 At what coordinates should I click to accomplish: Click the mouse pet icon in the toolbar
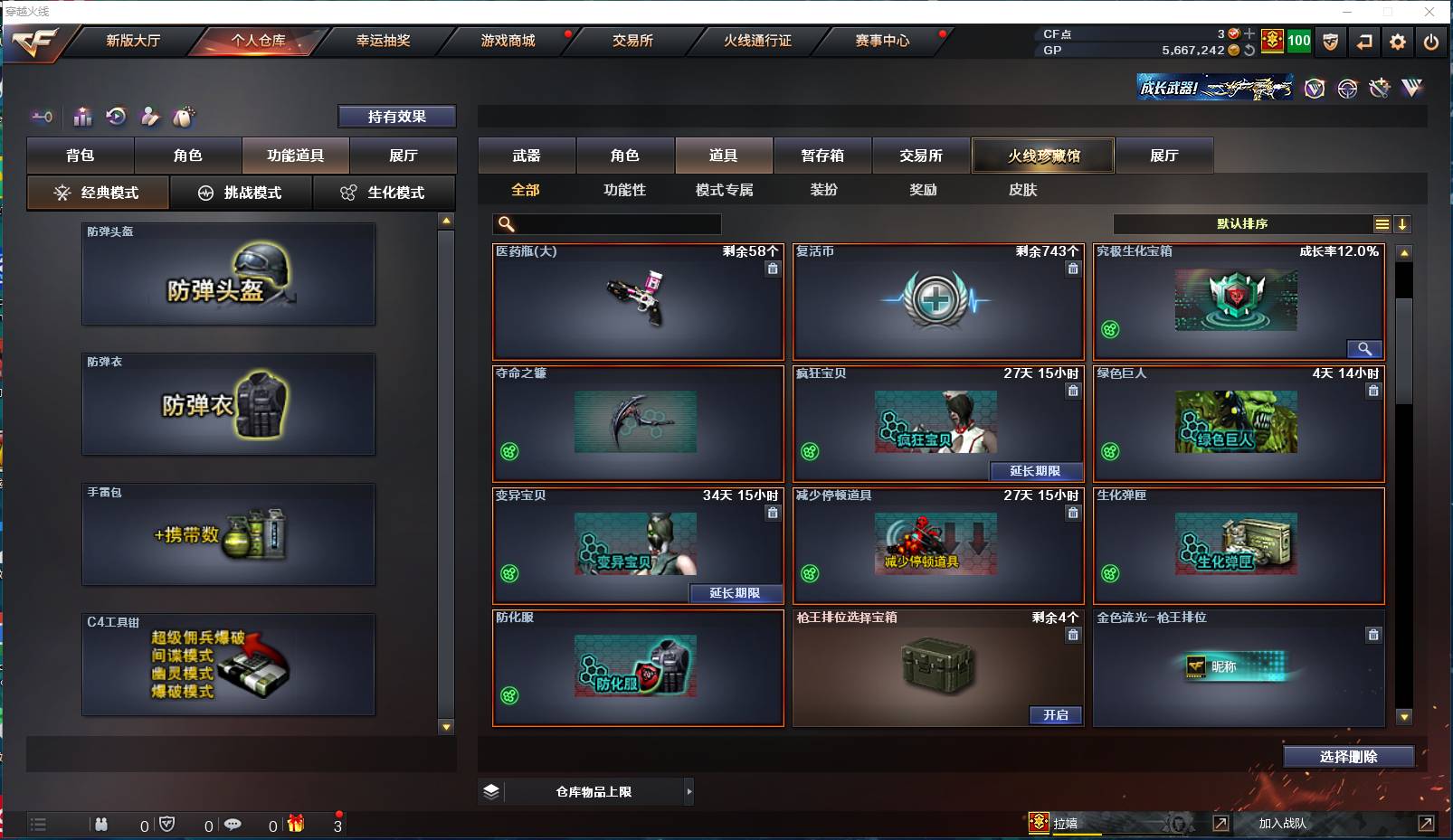click(182, 117)
